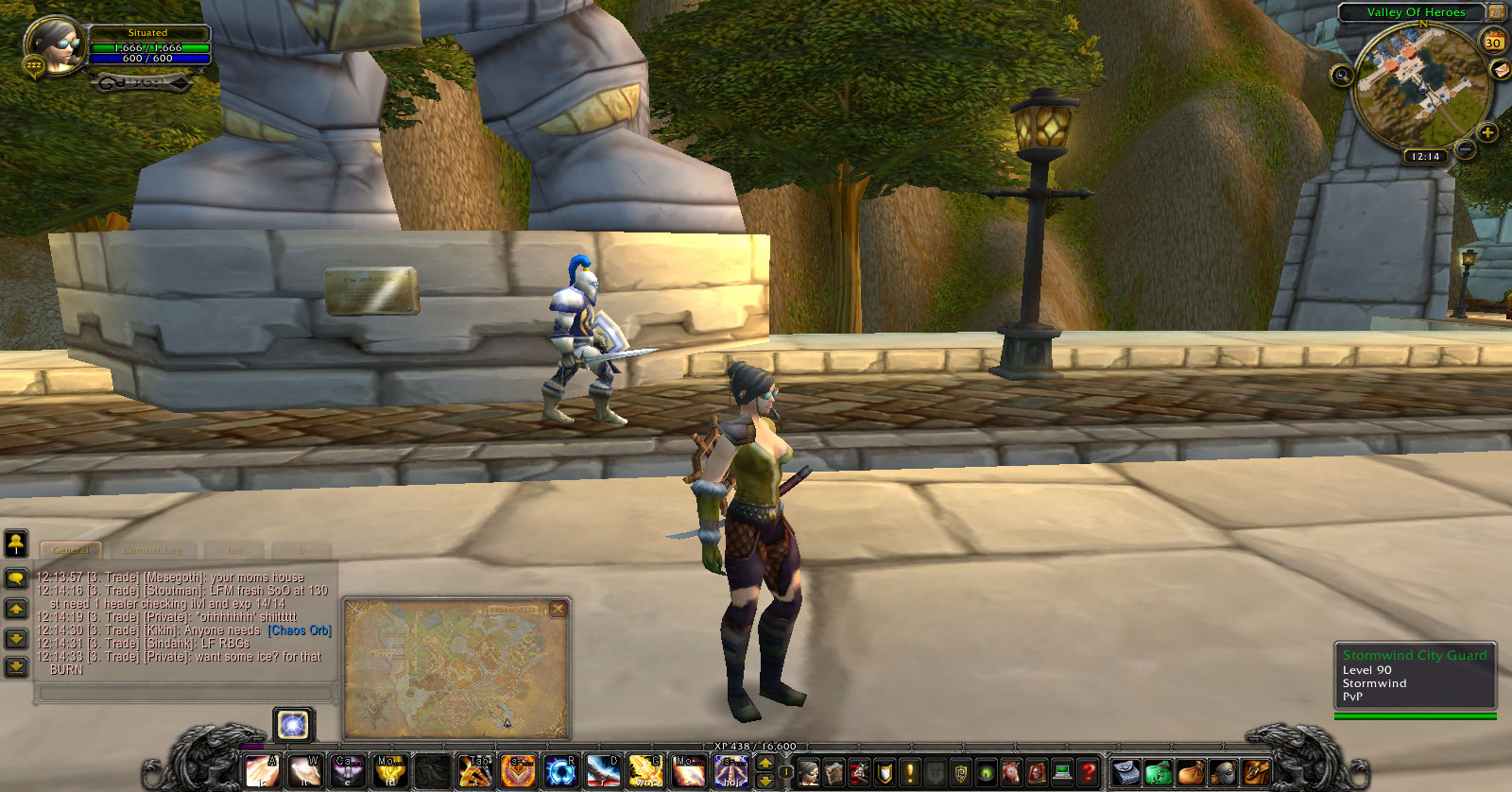Open the quest log exclamation mark button

click(x=909, y=773)
